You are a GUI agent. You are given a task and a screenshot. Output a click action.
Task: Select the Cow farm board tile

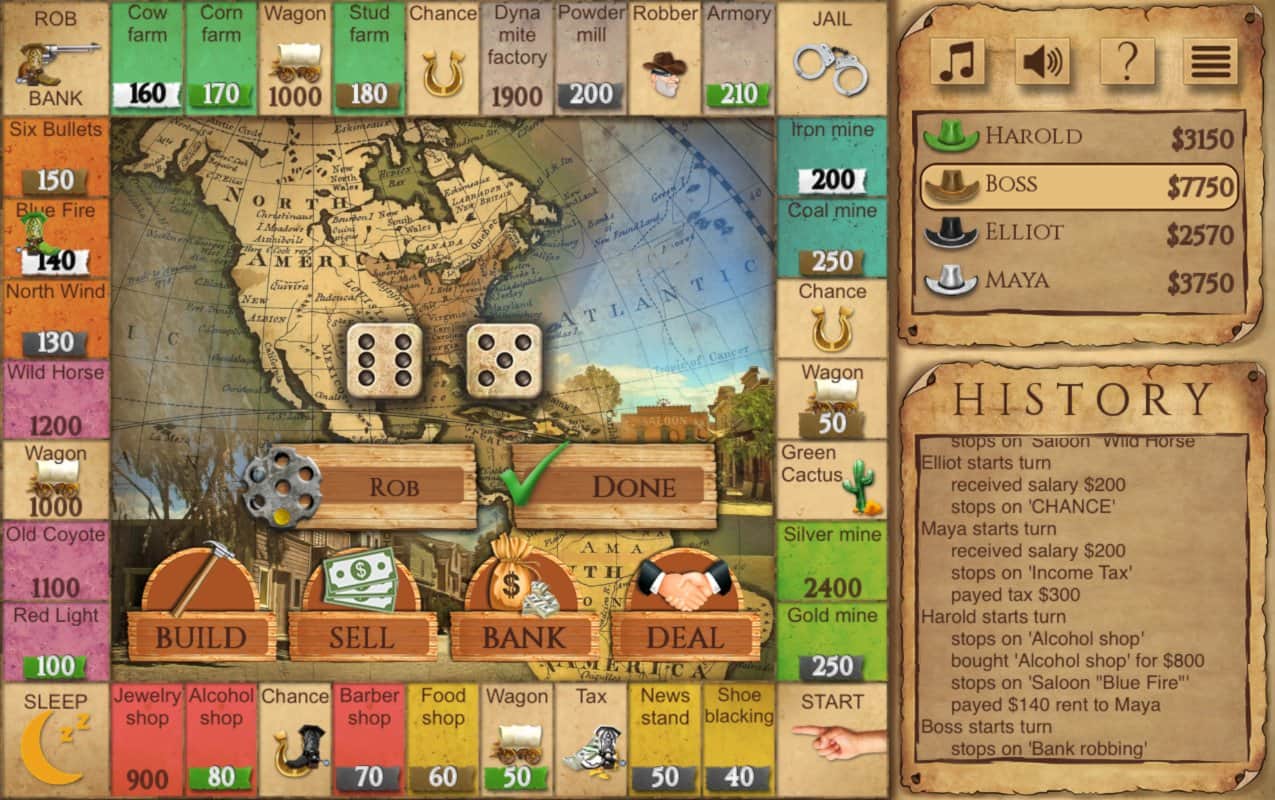tap(147, 58)
